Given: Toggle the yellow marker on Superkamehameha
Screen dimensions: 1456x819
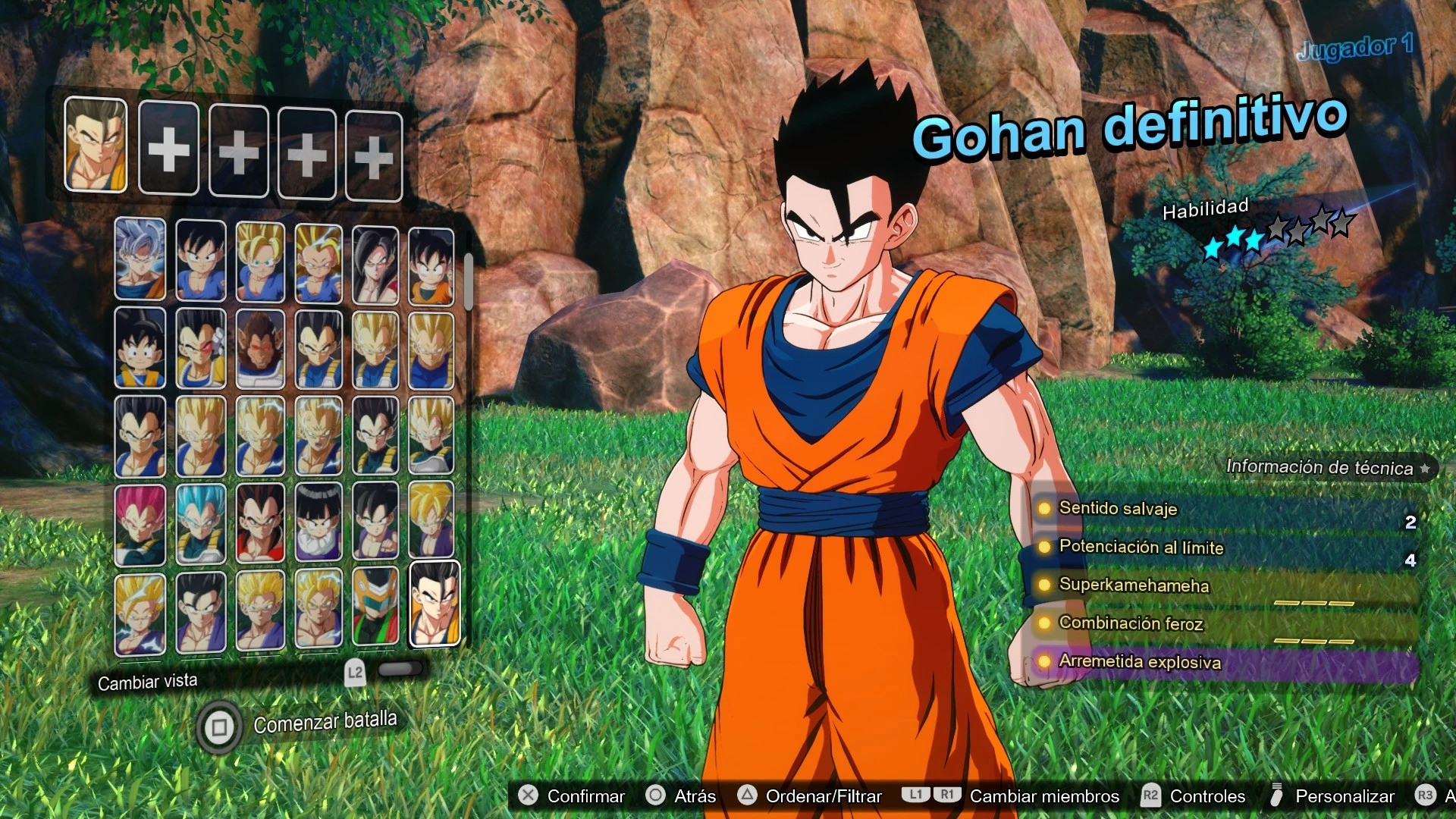Looking at the screenshot, I should tap(1045, 586).
